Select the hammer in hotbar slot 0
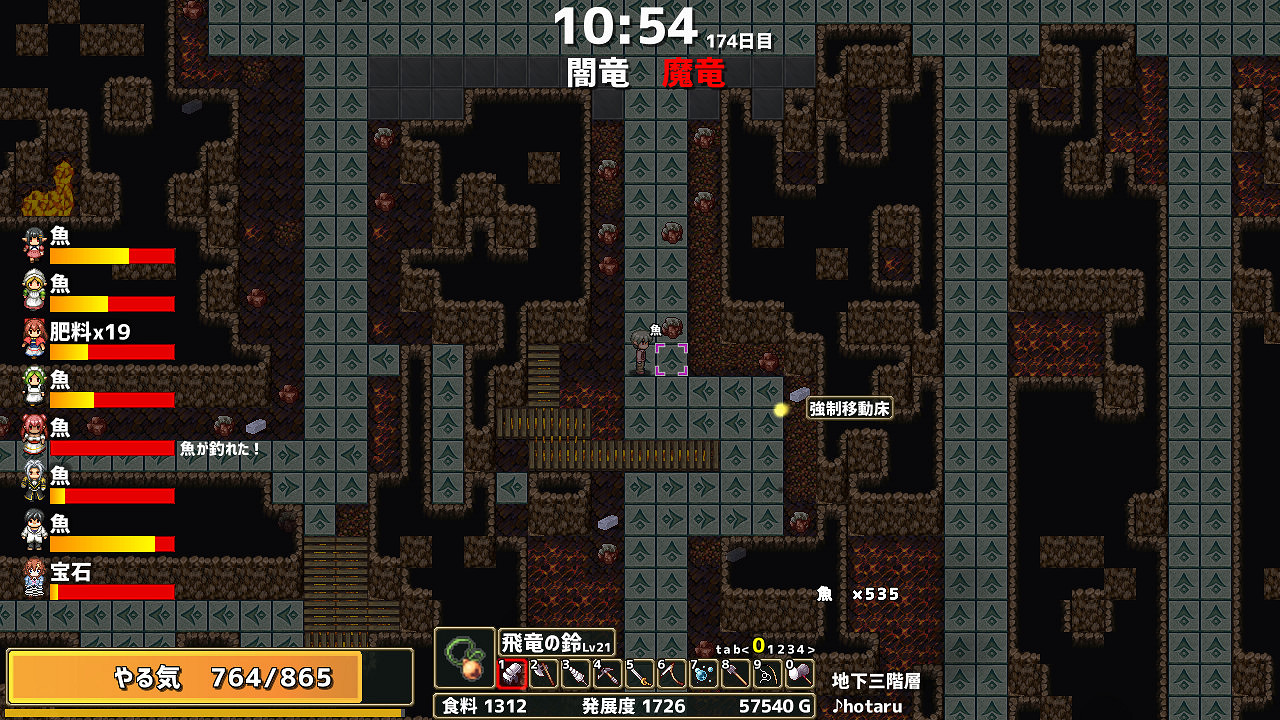 click(801, 673)
